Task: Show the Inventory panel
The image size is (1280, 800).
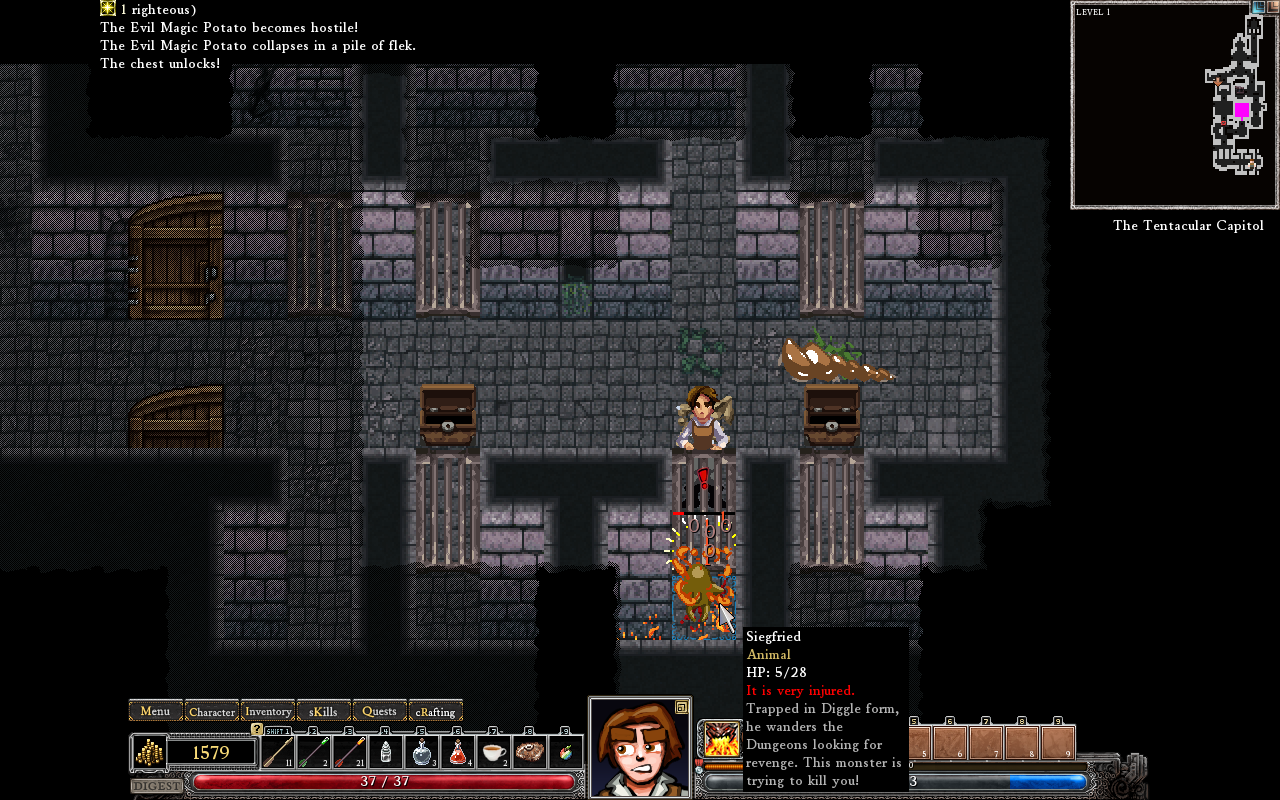Action: [x=268, y=711]
